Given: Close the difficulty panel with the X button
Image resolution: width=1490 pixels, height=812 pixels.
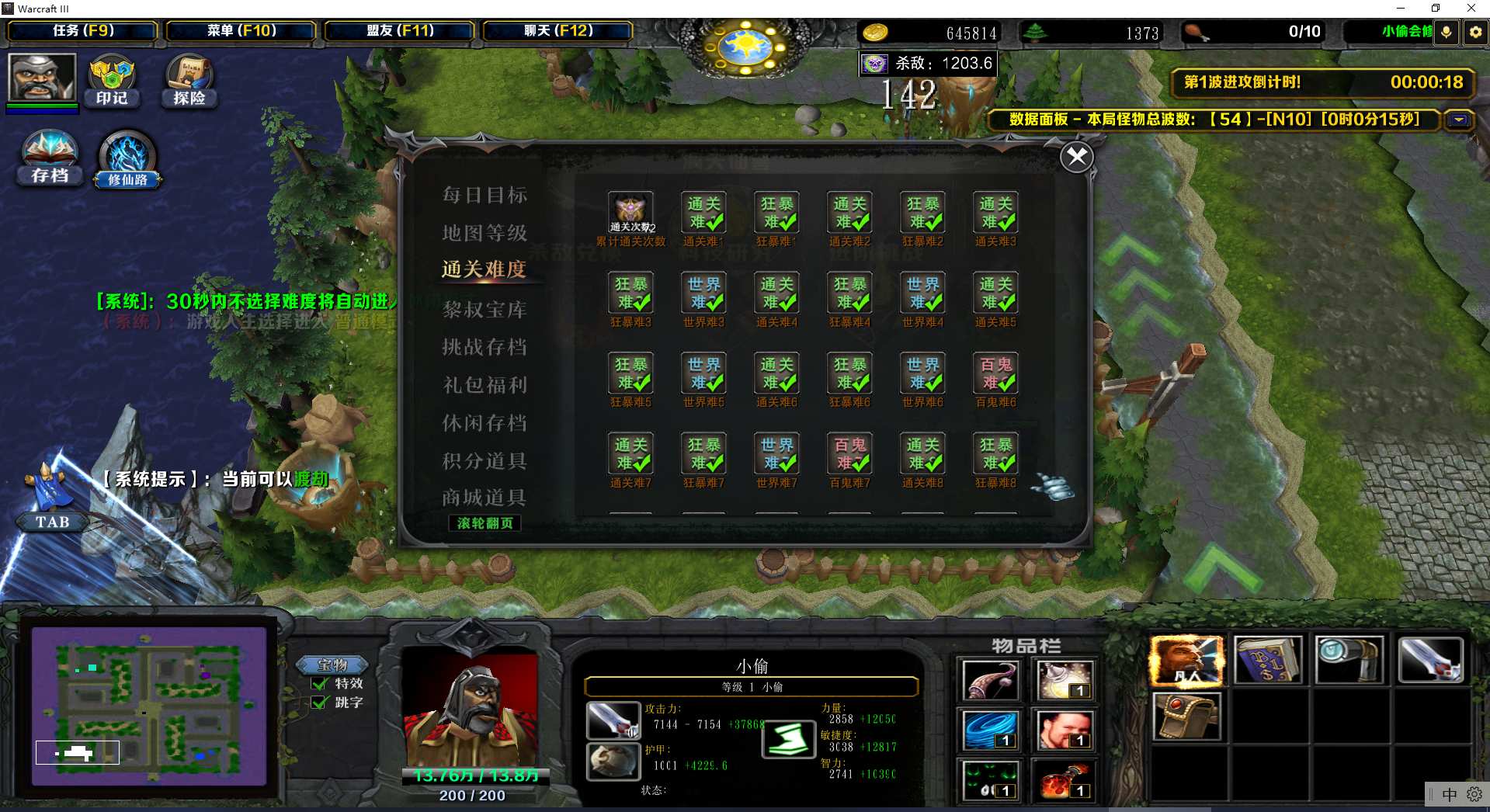Looking at the screenshot, I should (x=1076, y=158).
